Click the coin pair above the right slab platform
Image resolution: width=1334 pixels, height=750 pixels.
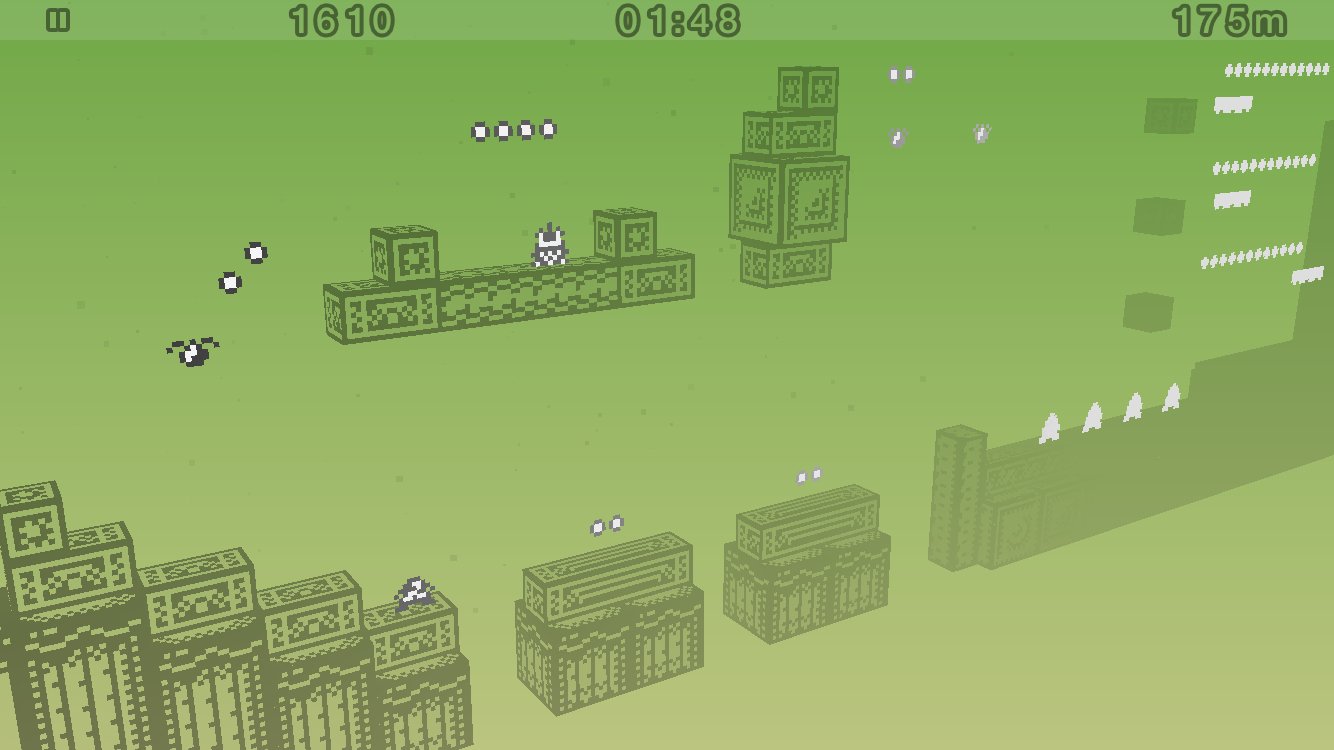(808, 476)
